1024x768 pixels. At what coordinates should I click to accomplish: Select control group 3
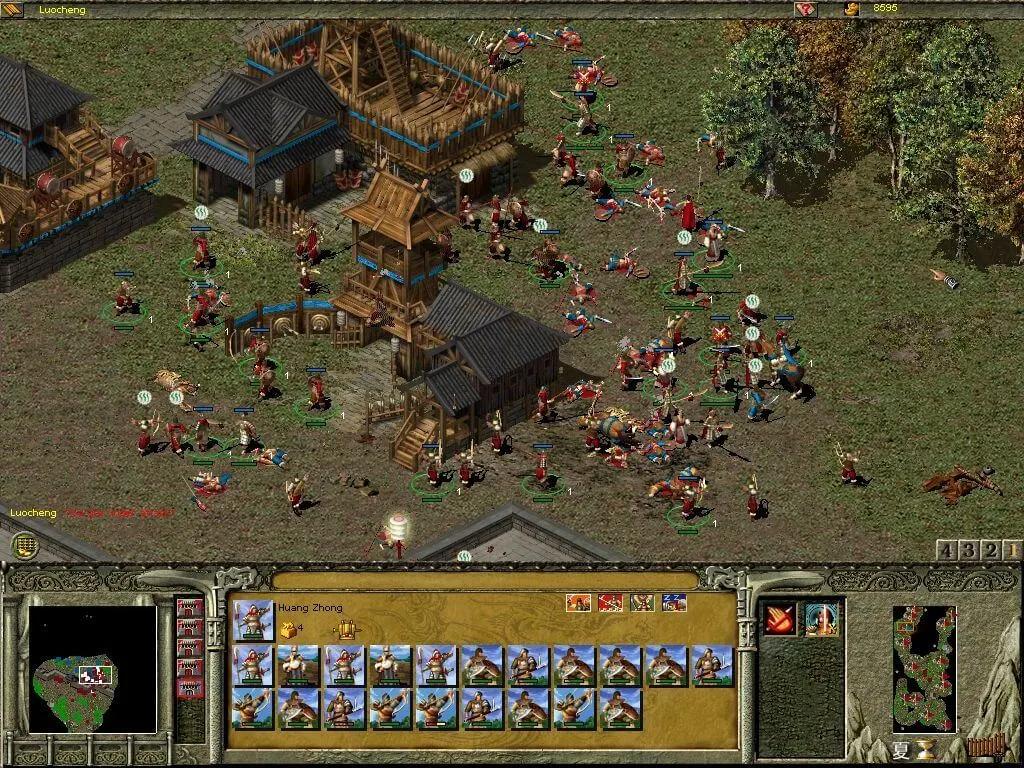(x=968, y=550)
